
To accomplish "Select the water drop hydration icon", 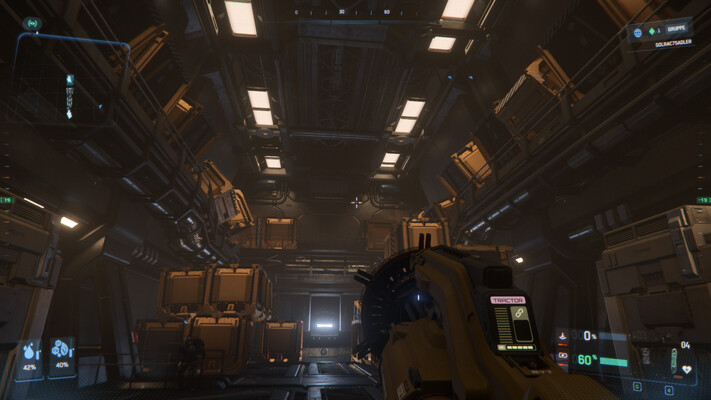I will click(x=27, y=353).
